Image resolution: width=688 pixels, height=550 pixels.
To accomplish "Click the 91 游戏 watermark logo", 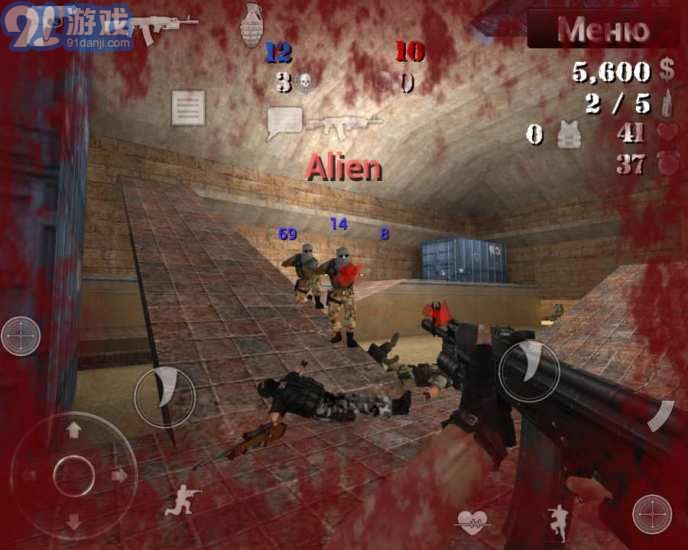I will coord(67,26).
